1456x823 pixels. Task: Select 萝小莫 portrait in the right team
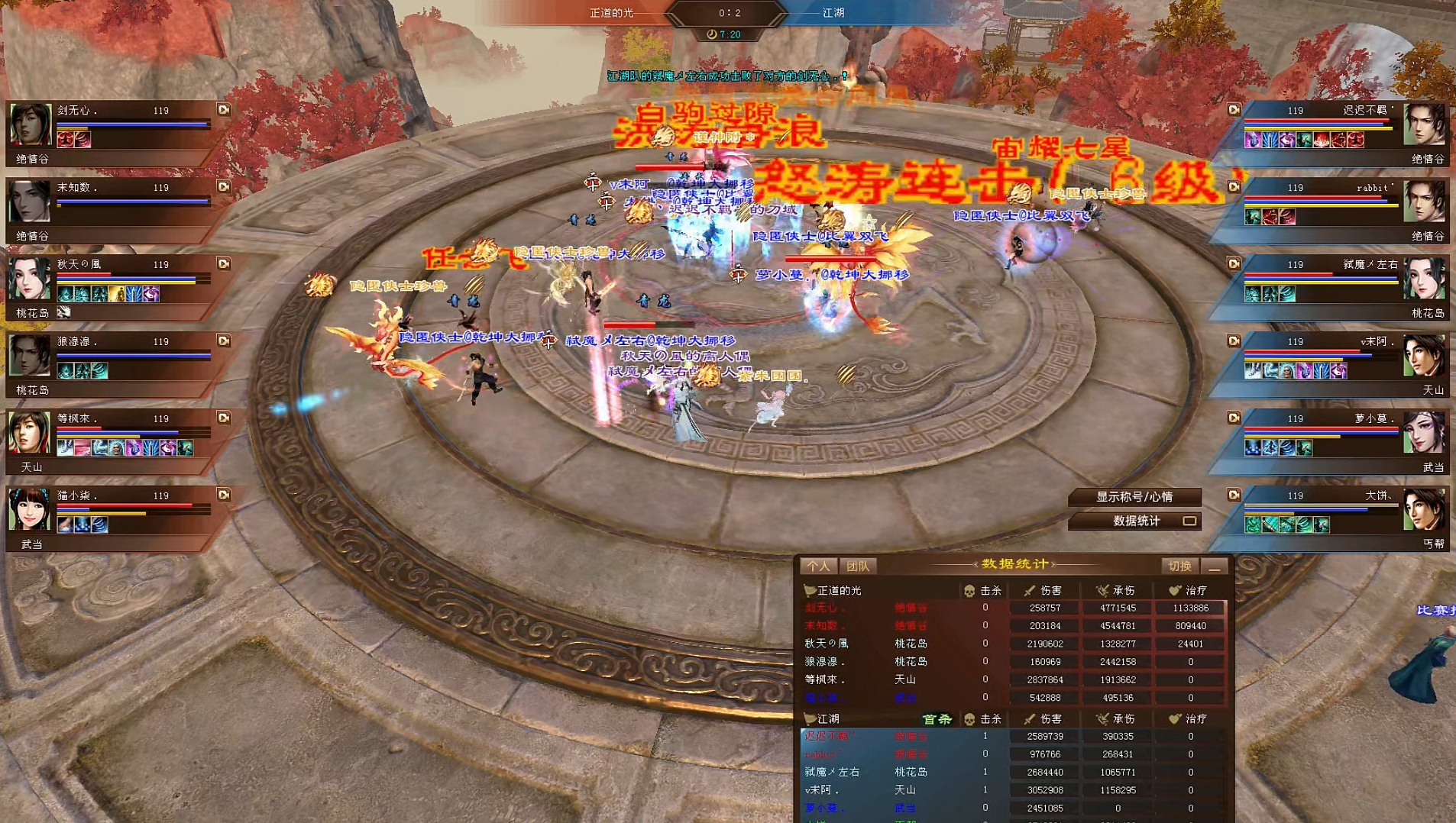click(x=1424, y=434)
